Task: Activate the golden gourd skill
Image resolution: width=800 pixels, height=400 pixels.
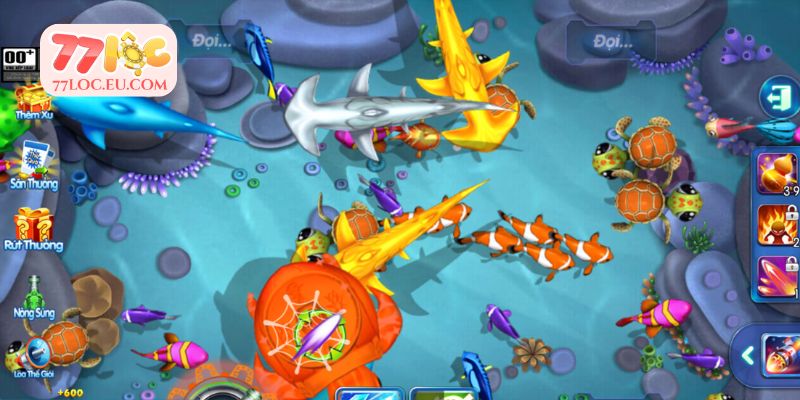Action: pos(776,171)
